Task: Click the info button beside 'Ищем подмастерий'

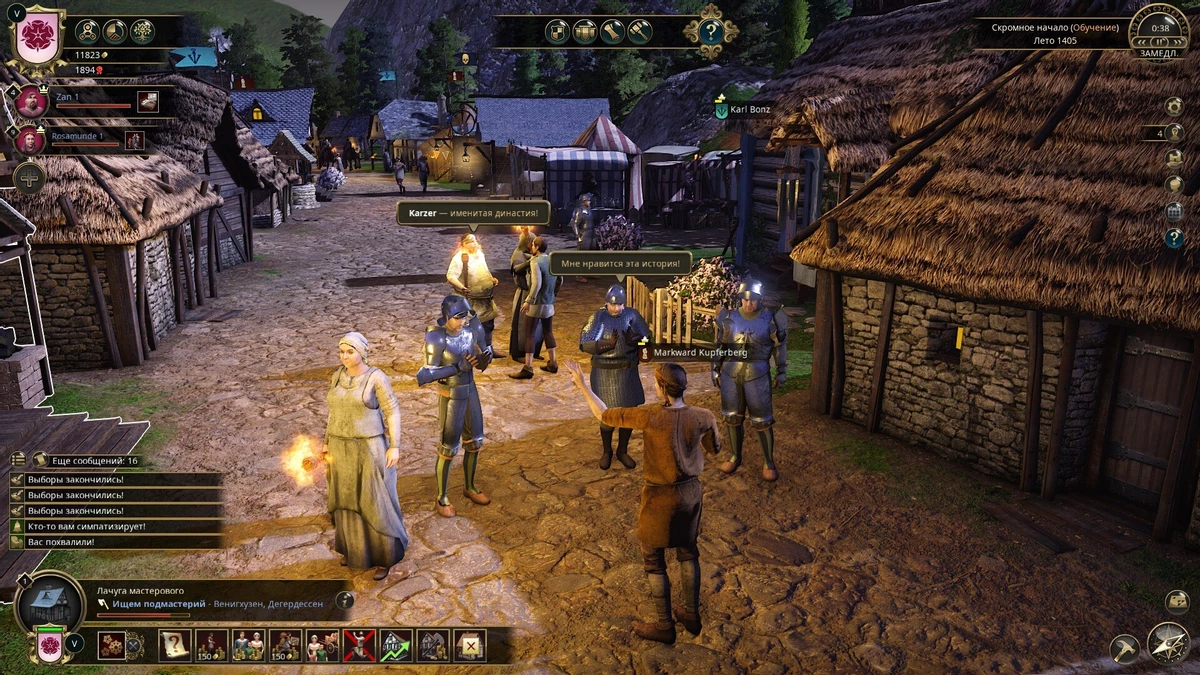Action: pos(344,600)
